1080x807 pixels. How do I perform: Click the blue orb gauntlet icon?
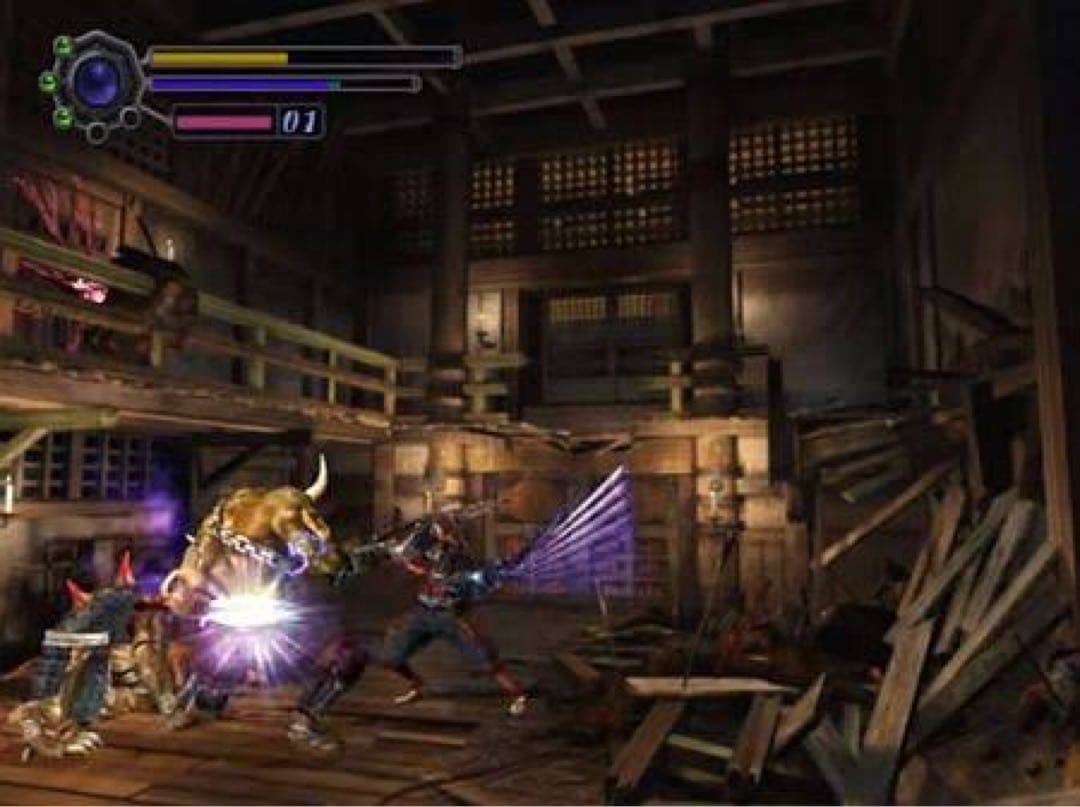click(97, 81)
